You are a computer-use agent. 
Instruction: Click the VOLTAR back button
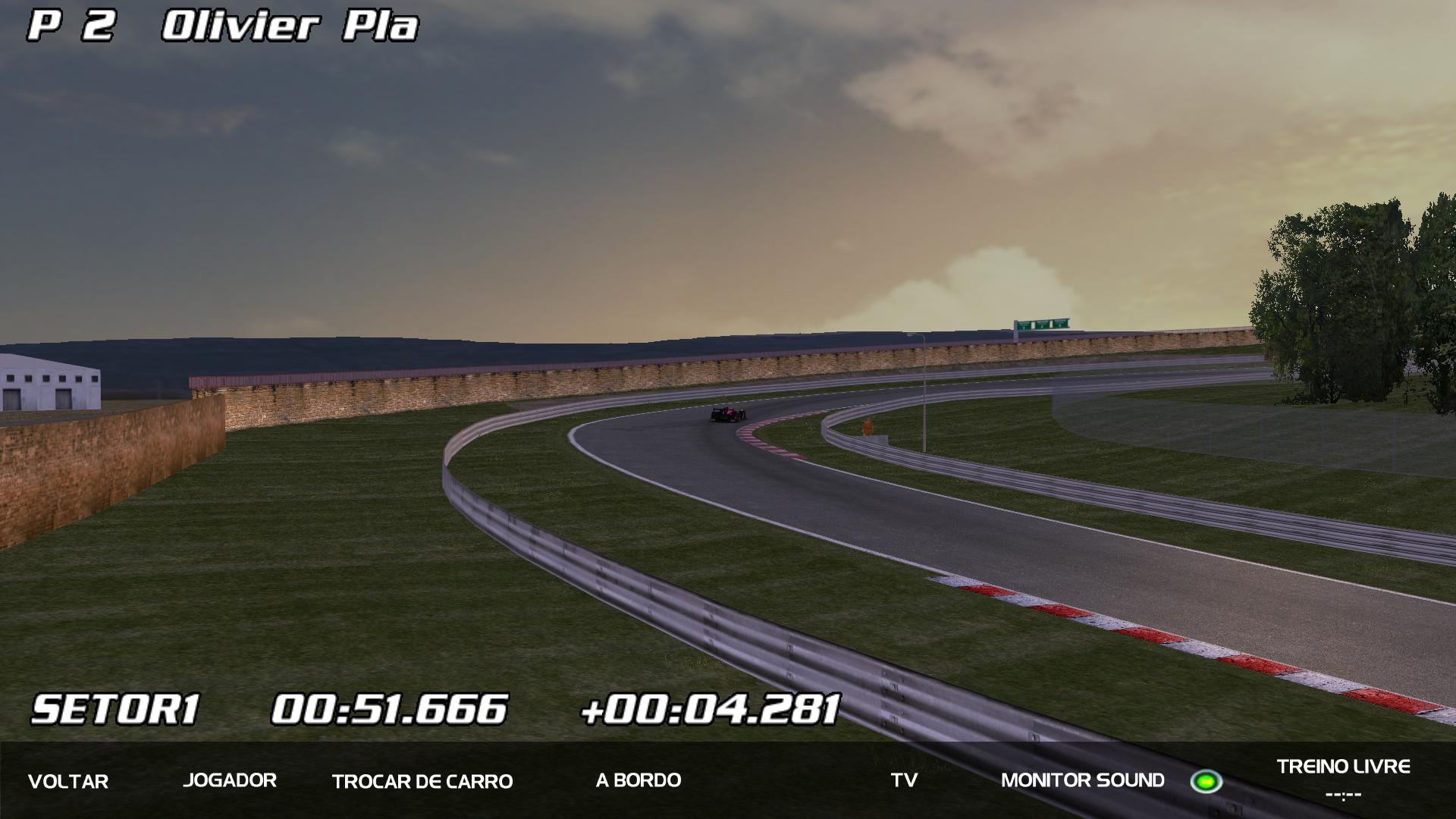(68, 781)
